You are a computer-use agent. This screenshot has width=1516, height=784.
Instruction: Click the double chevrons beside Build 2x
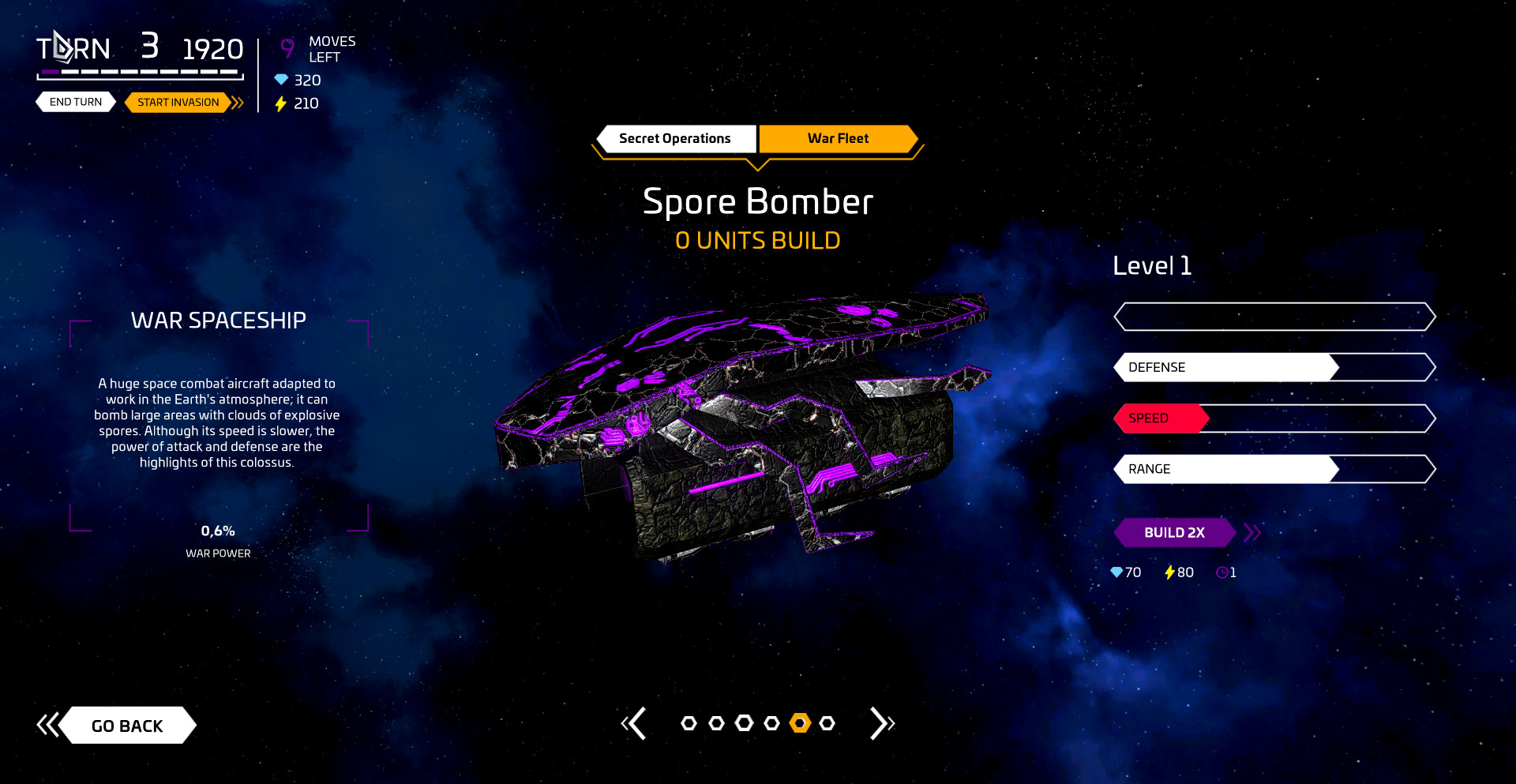click(x=1251, y=532)
